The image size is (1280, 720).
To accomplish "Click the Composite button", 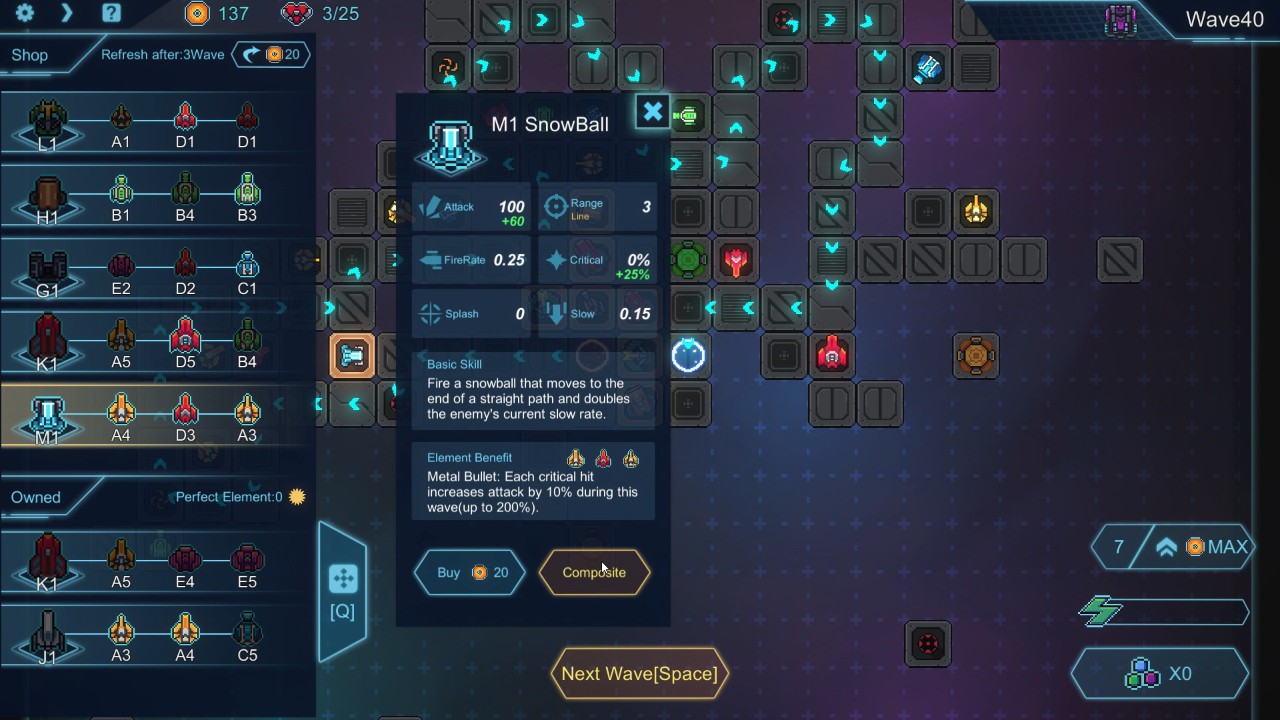I will coord(594,572).
